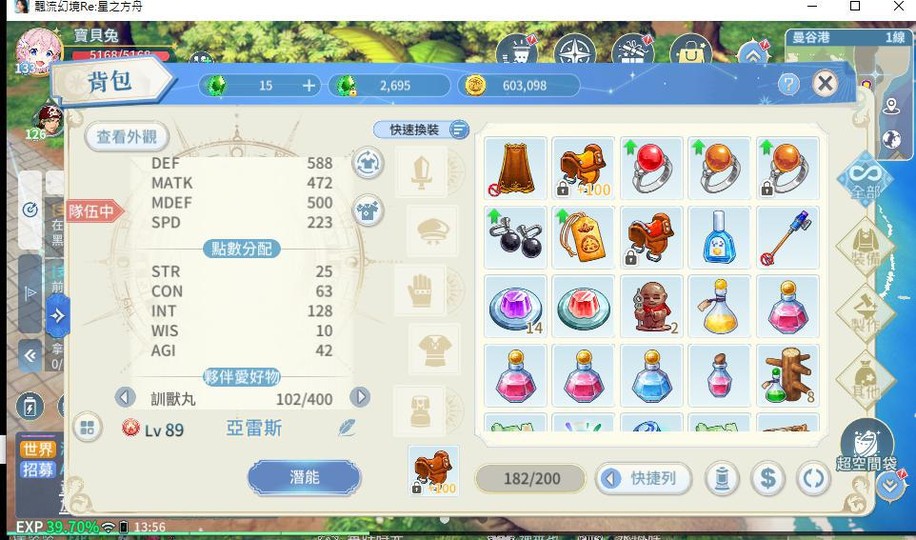Viewport: 916px width, 540px height.
Task: Toggle the 快速換裝 quick equip switch
Action: (458, 130)
